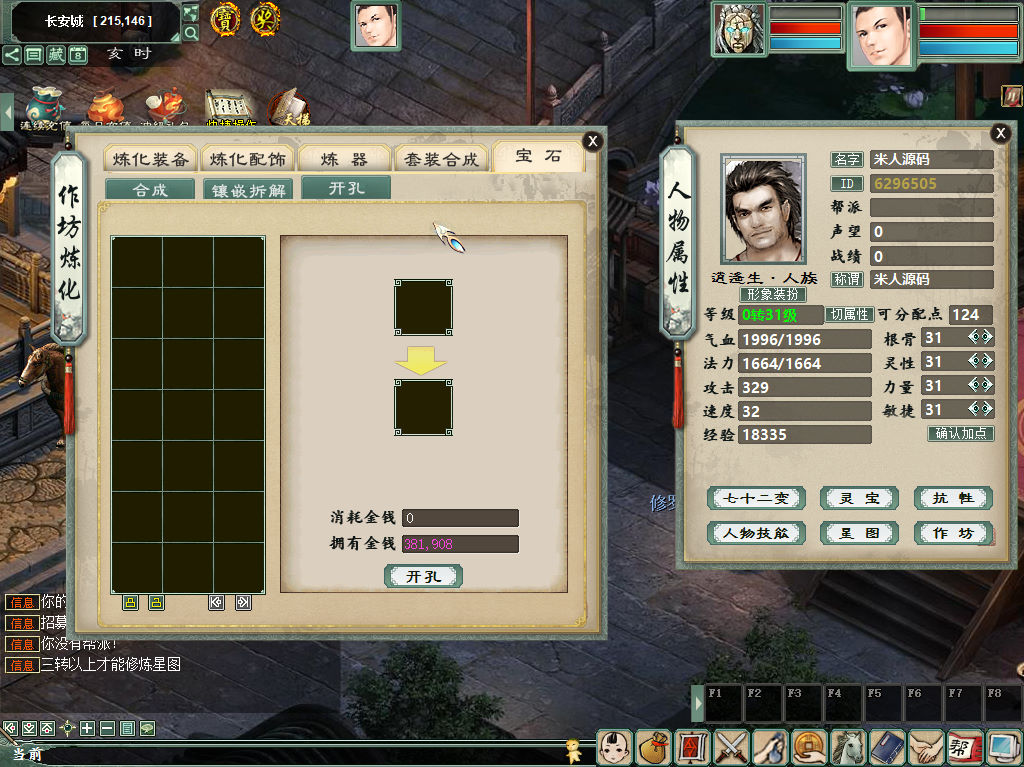Show the 抗性 resistances panel
Image resolution: width=1024 pixels, height=767 pixels.
953,498
